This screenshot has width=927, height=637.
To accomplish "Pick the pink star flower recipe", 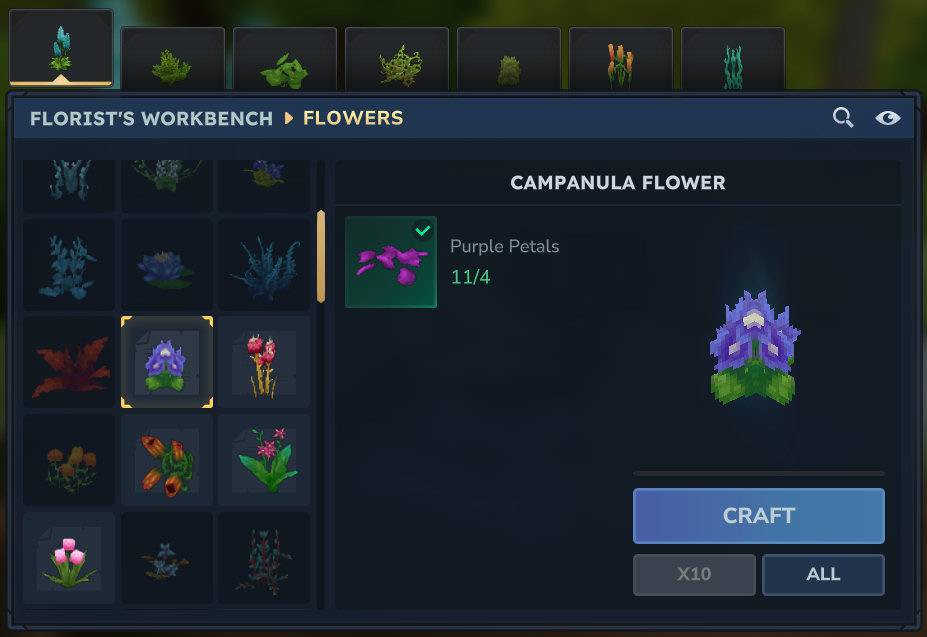I will (x=264, y=460).
